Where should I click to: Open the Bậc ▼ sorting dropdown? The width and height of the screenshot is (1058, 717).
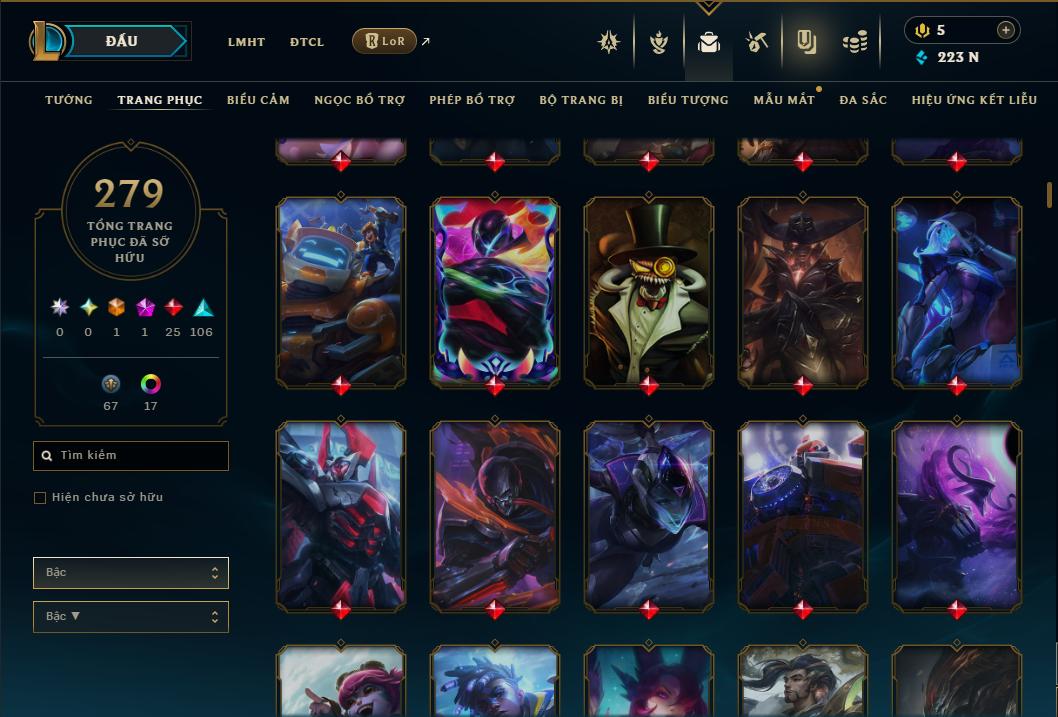[x=131, y=617]
